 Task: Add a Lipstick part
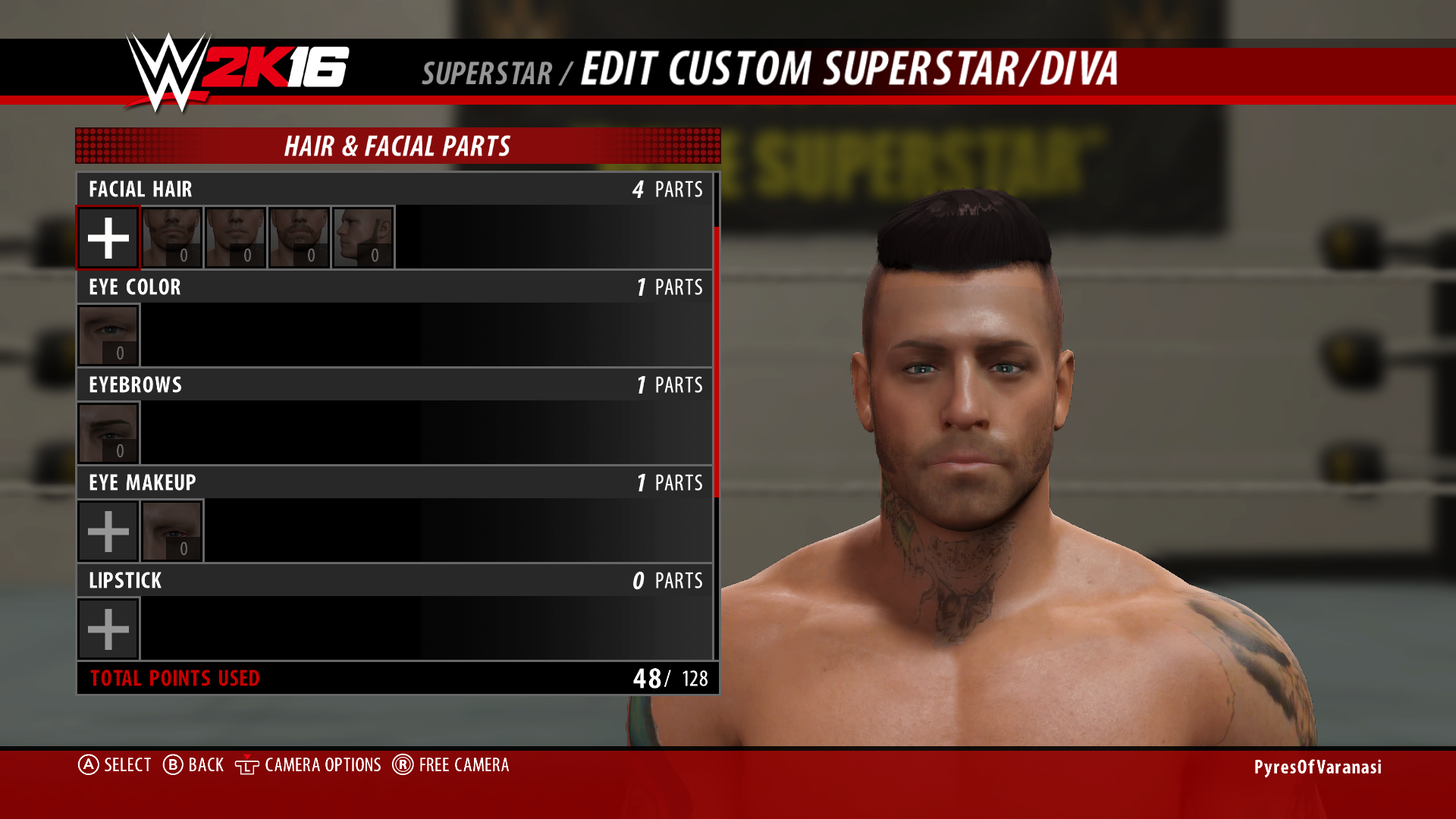point(108,628)
